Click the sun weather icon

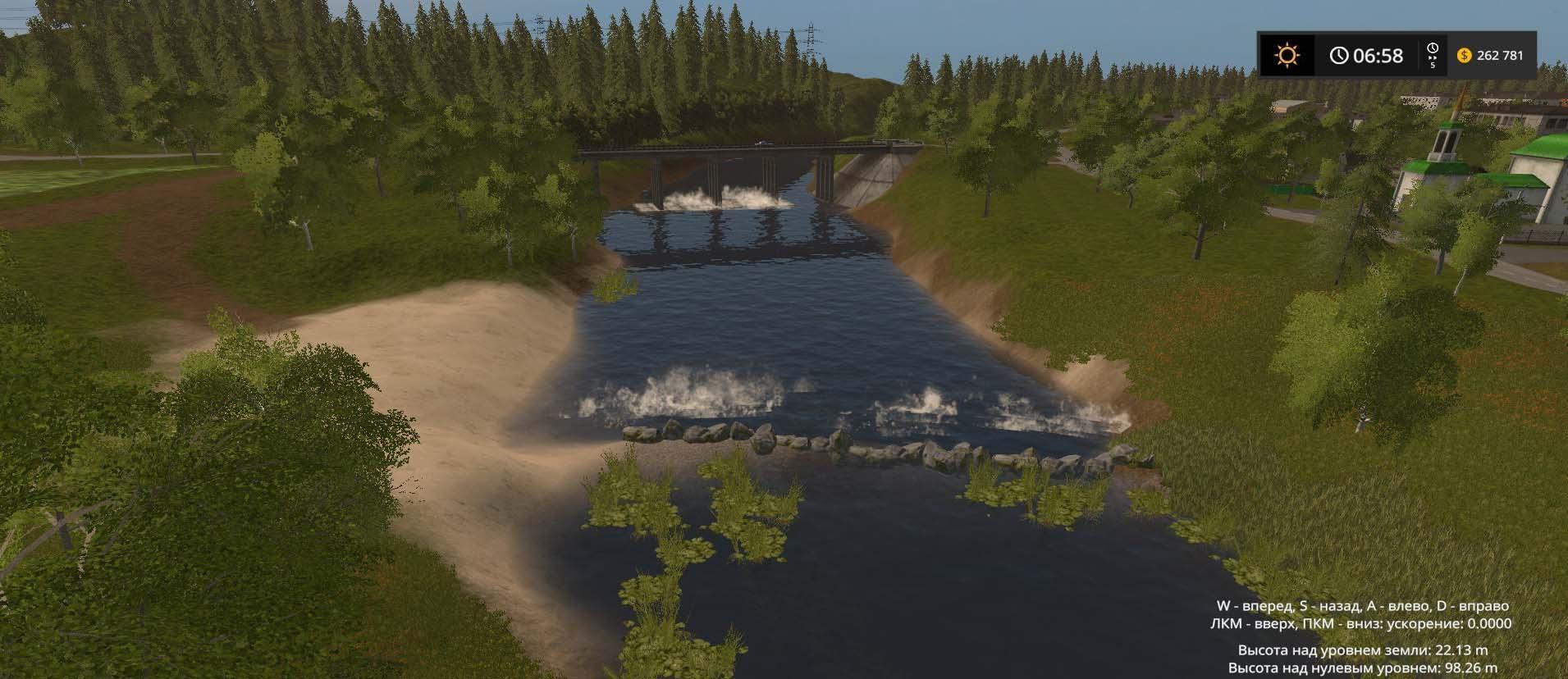[1286, 55]
